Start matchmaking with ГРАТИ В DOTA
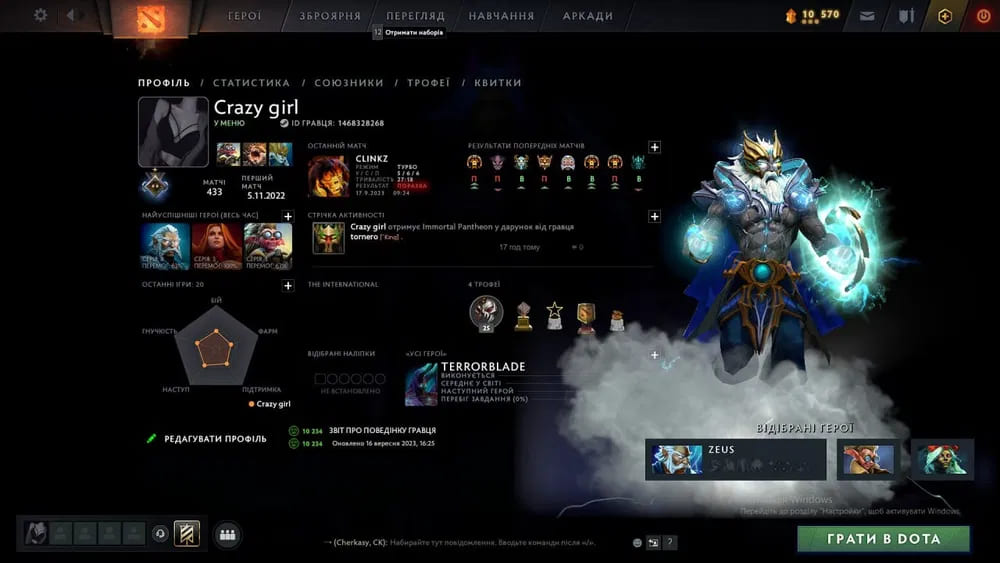Image resolution: width=1000 pixels, height=563 pixels. tap(883, 539)
